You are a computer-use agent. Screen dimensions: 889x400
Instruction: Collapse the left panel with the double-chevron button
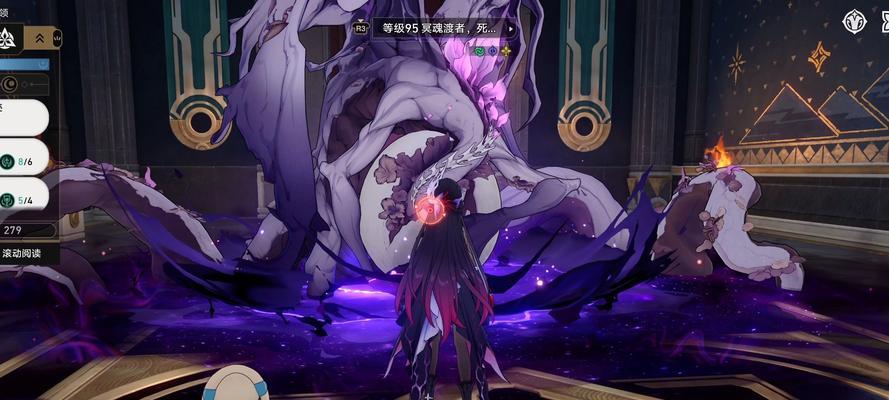coord(42,38)
